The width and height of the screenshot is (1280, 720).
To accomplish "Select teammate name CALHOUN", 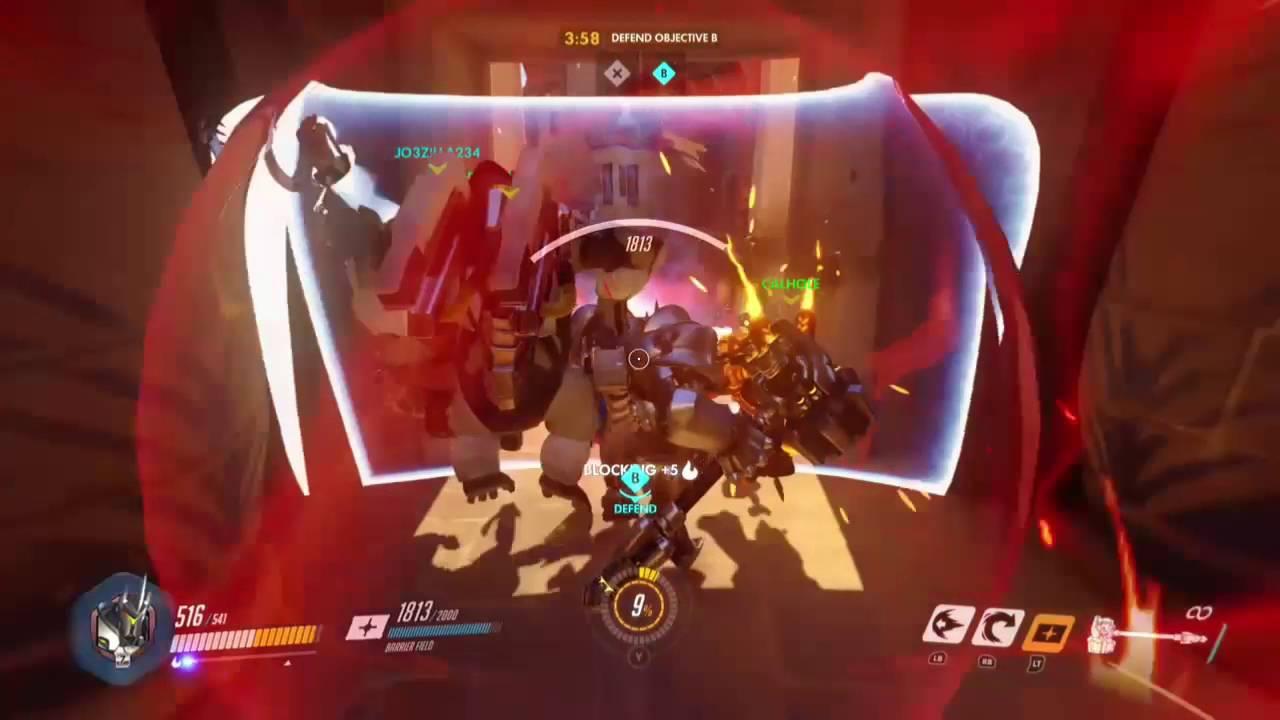I will tap(791, 284).
